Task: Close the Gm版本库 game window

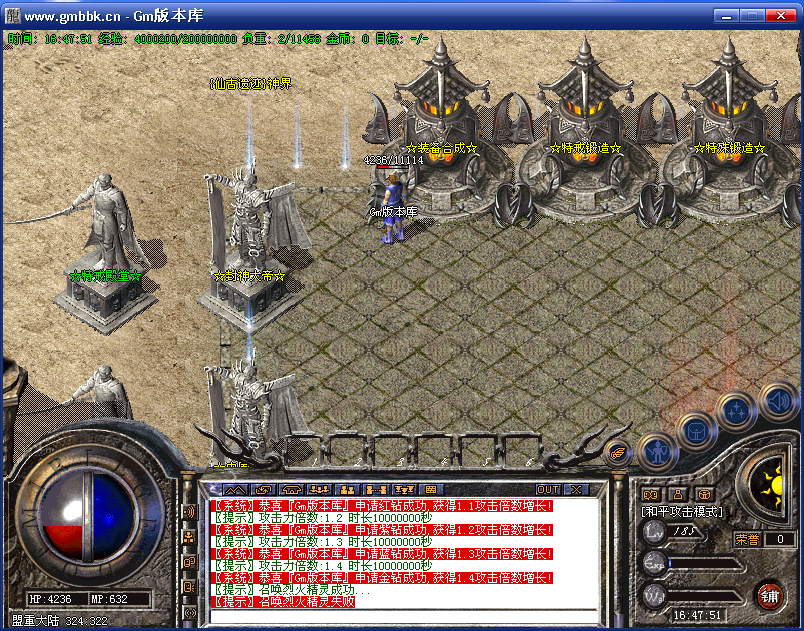Action: [782, 17]
